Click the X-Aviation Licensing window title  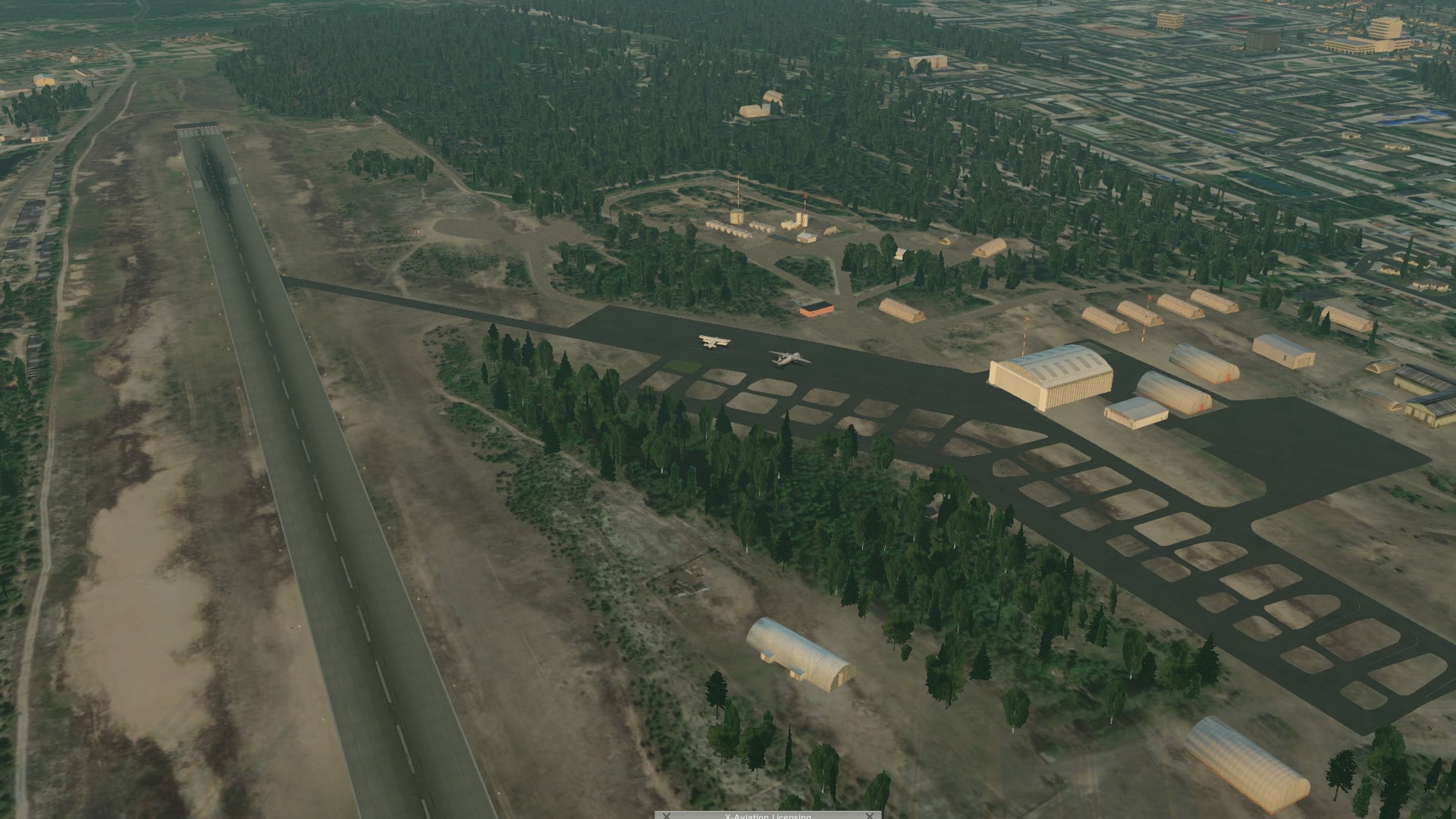point(767,816)
